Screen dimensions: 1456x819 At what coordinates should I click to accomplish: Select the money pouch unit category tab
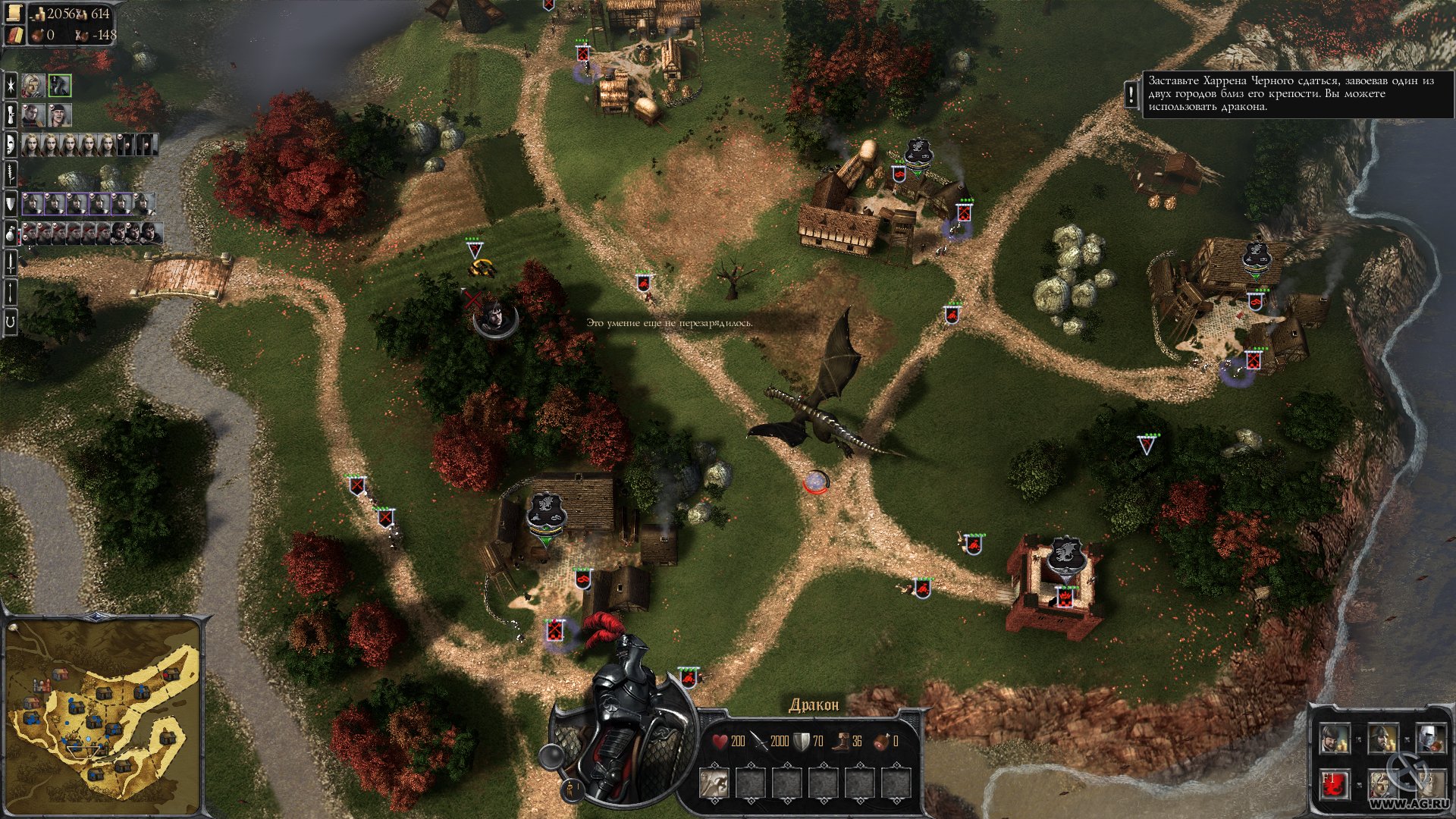pos(11,232)
